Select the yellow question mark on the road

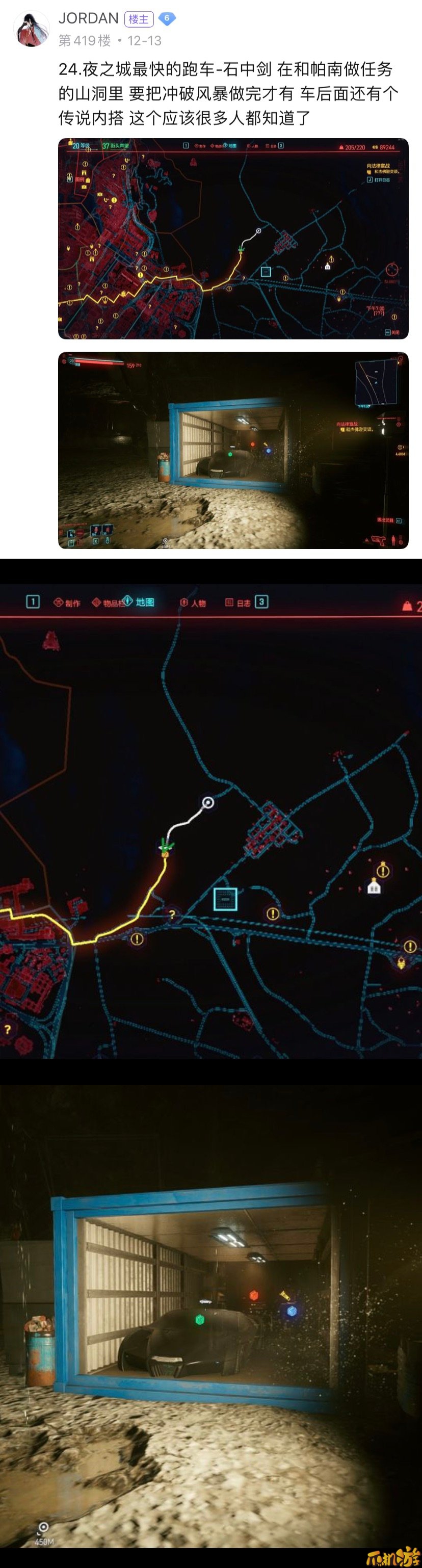click(172, 913)
